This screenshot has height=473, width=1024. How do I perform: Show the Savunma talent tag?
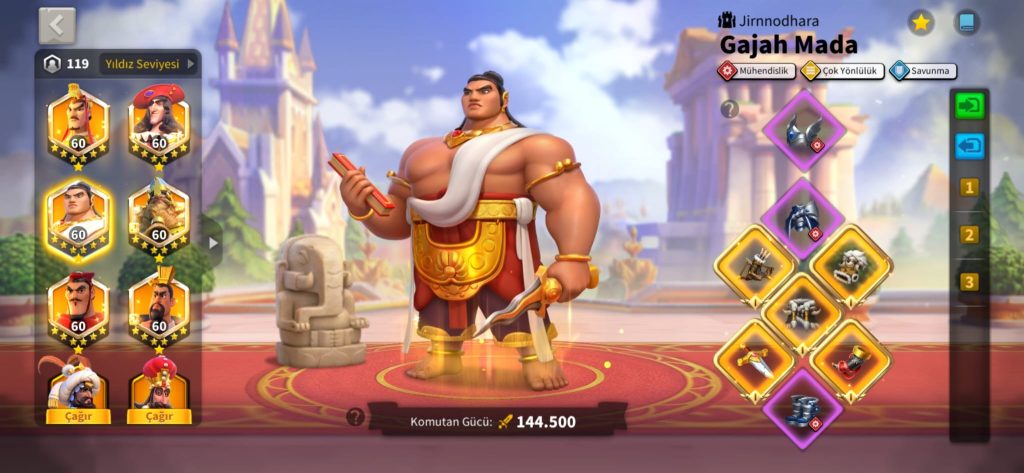923,71
